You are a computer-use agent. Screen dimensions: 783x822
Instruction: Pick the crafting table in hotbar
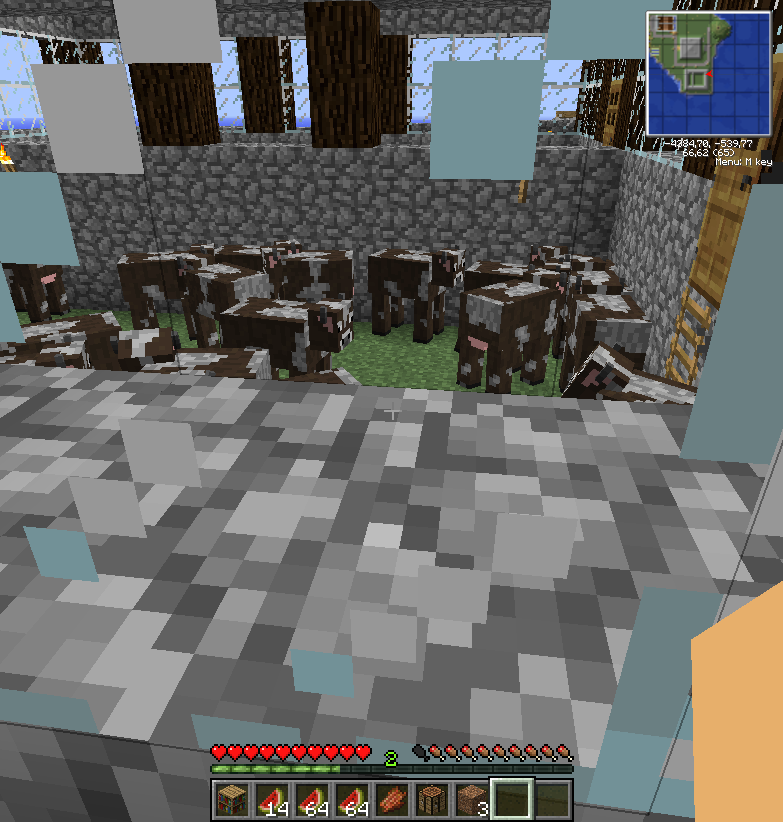coord(431,800)
